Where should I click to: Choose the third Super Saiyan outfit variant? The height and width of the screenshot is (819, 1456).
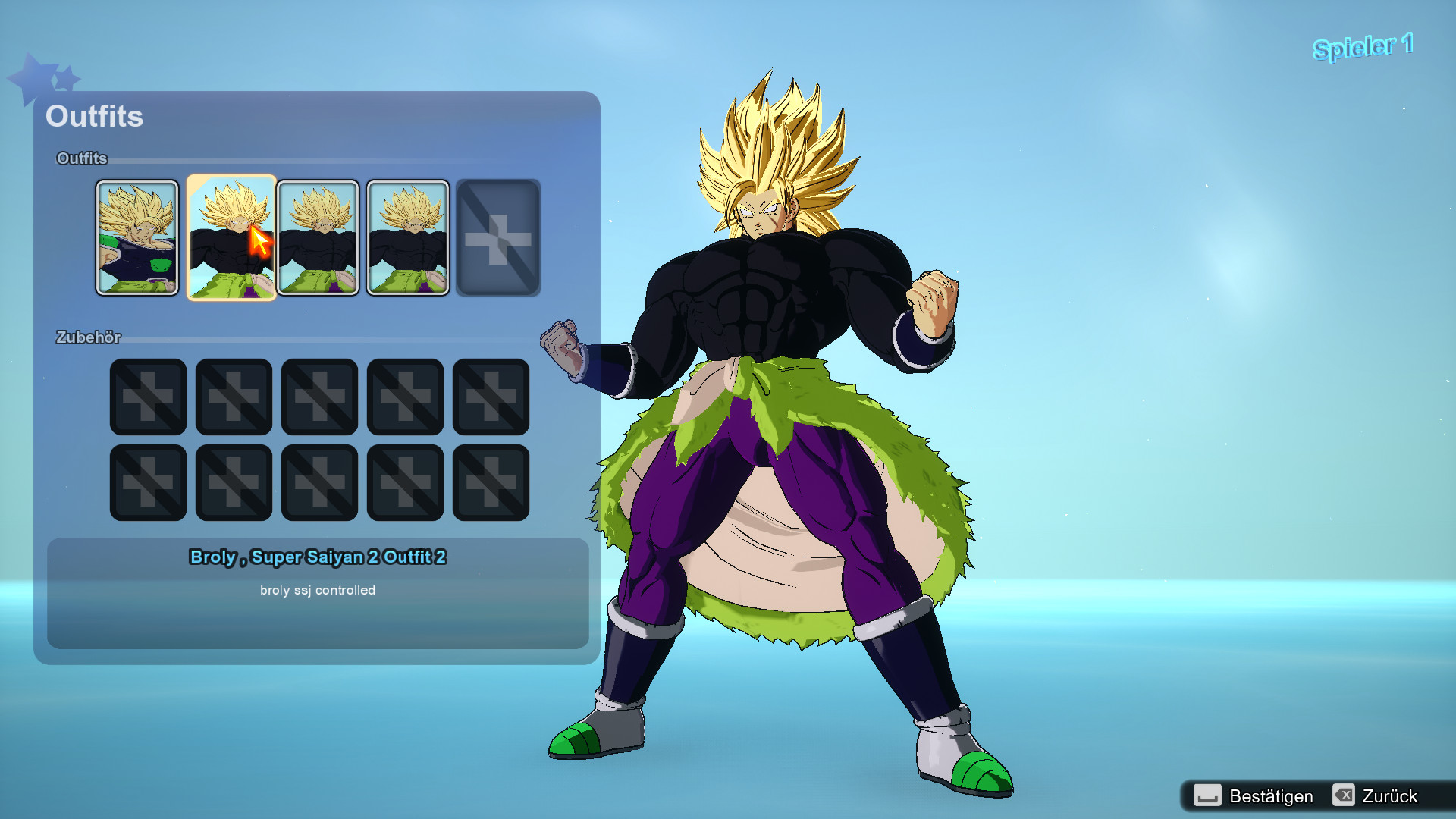[x=319, y=237]
